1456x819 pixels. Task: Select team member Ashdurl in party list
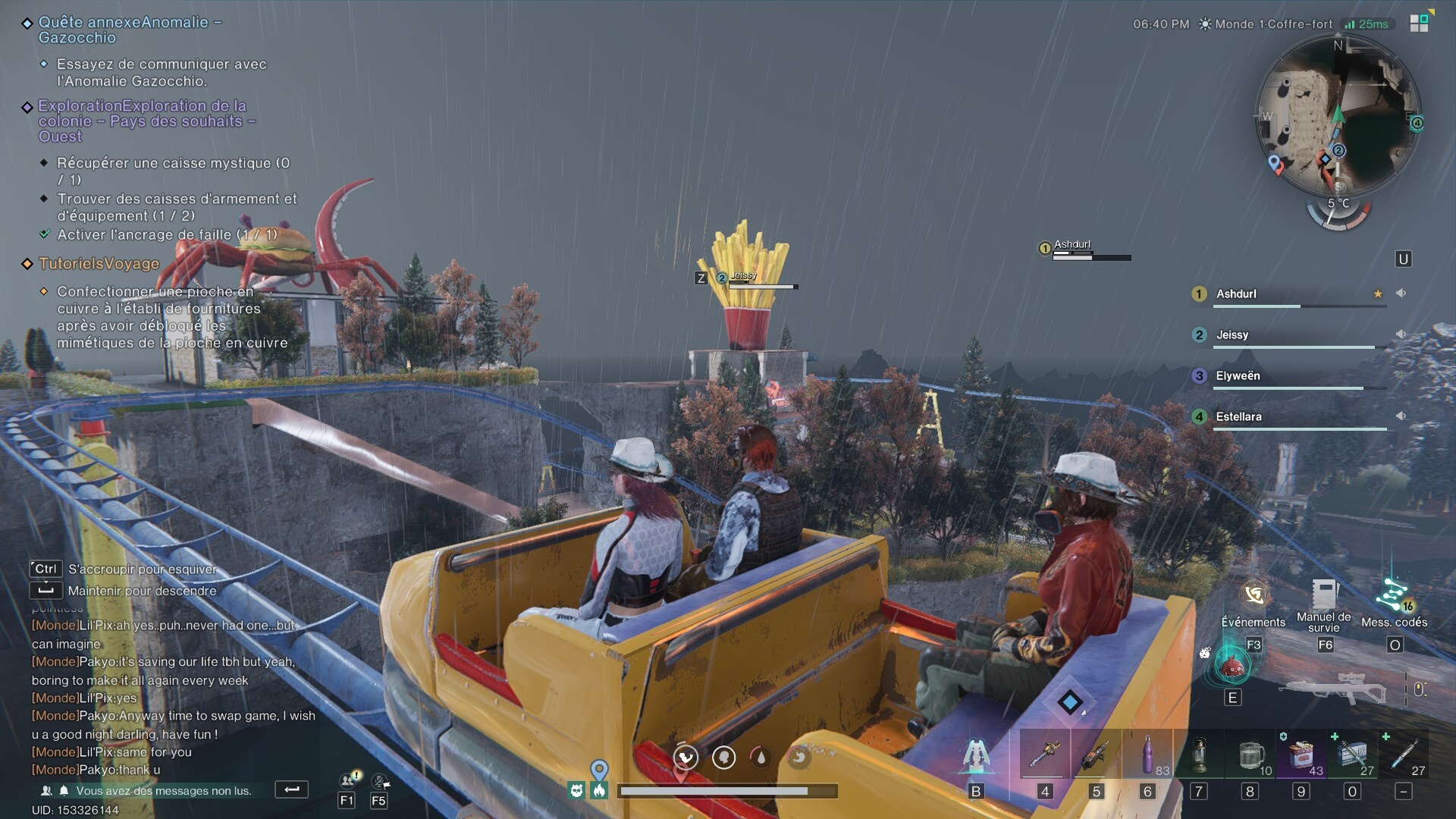coord(1237,294)
